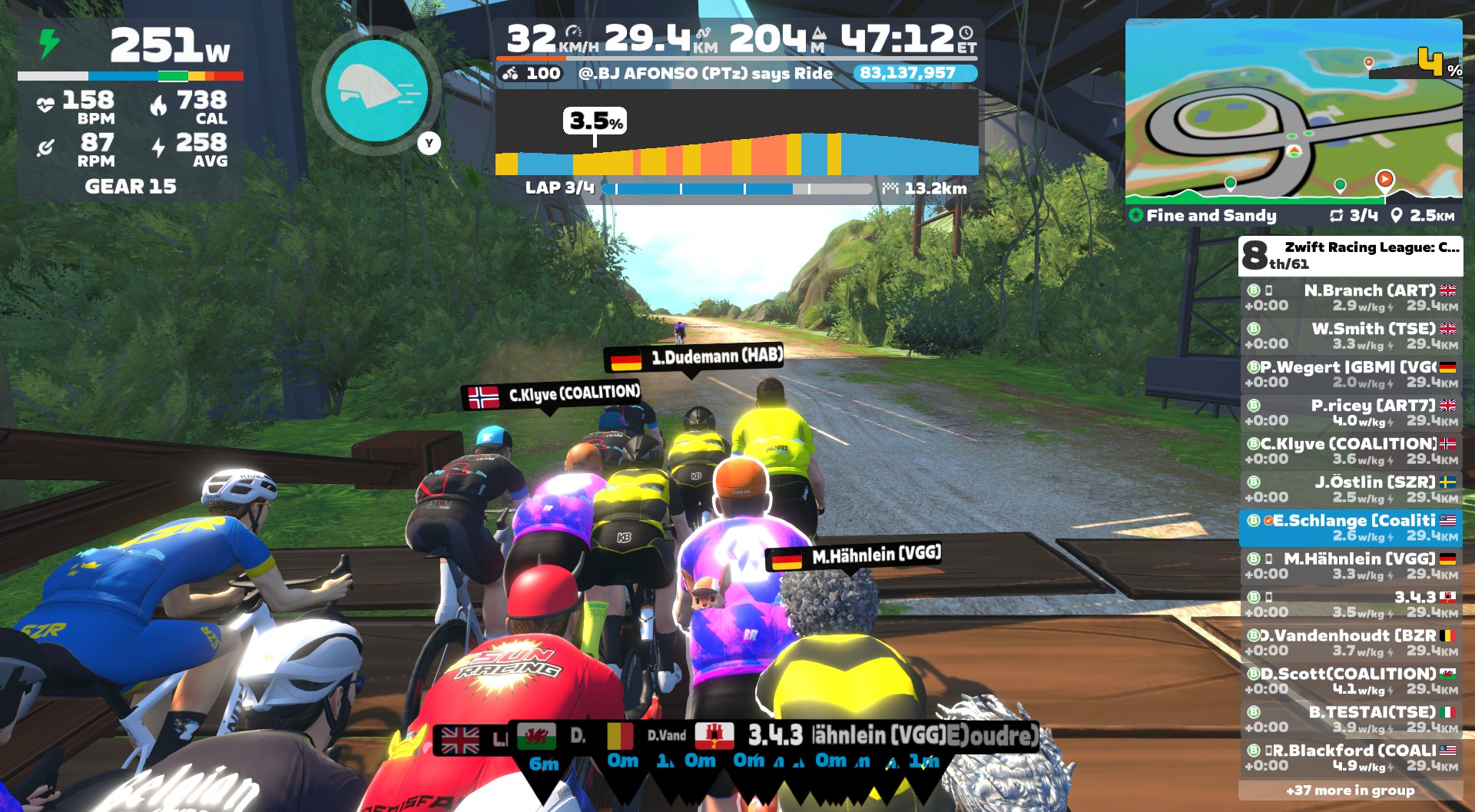Open the Zwift Racing League event header
Image resolution: width=1475 pixels, height=812 pixels.
[1351, 256]
